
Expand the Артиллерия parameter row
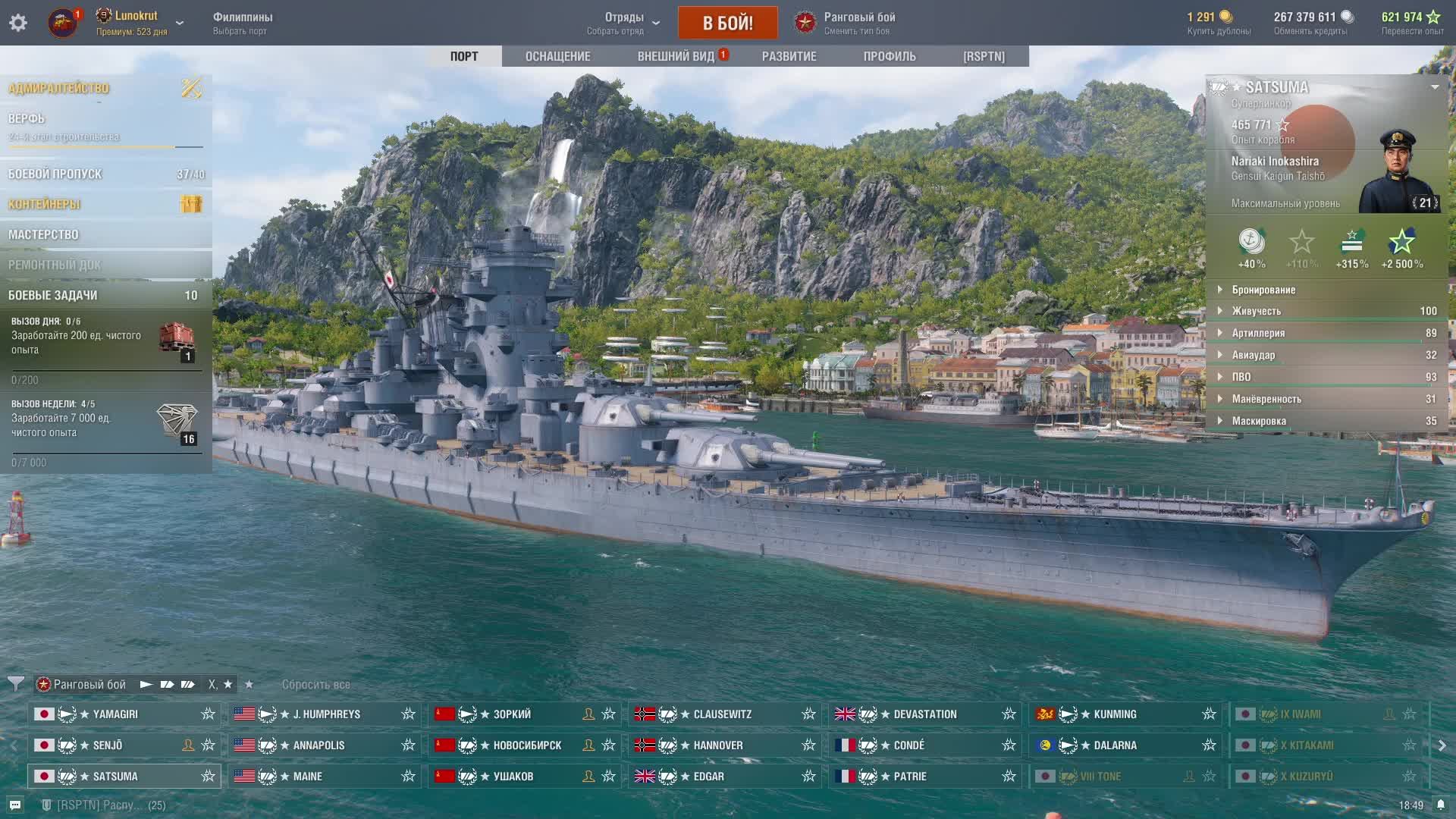coord(1258,333)
